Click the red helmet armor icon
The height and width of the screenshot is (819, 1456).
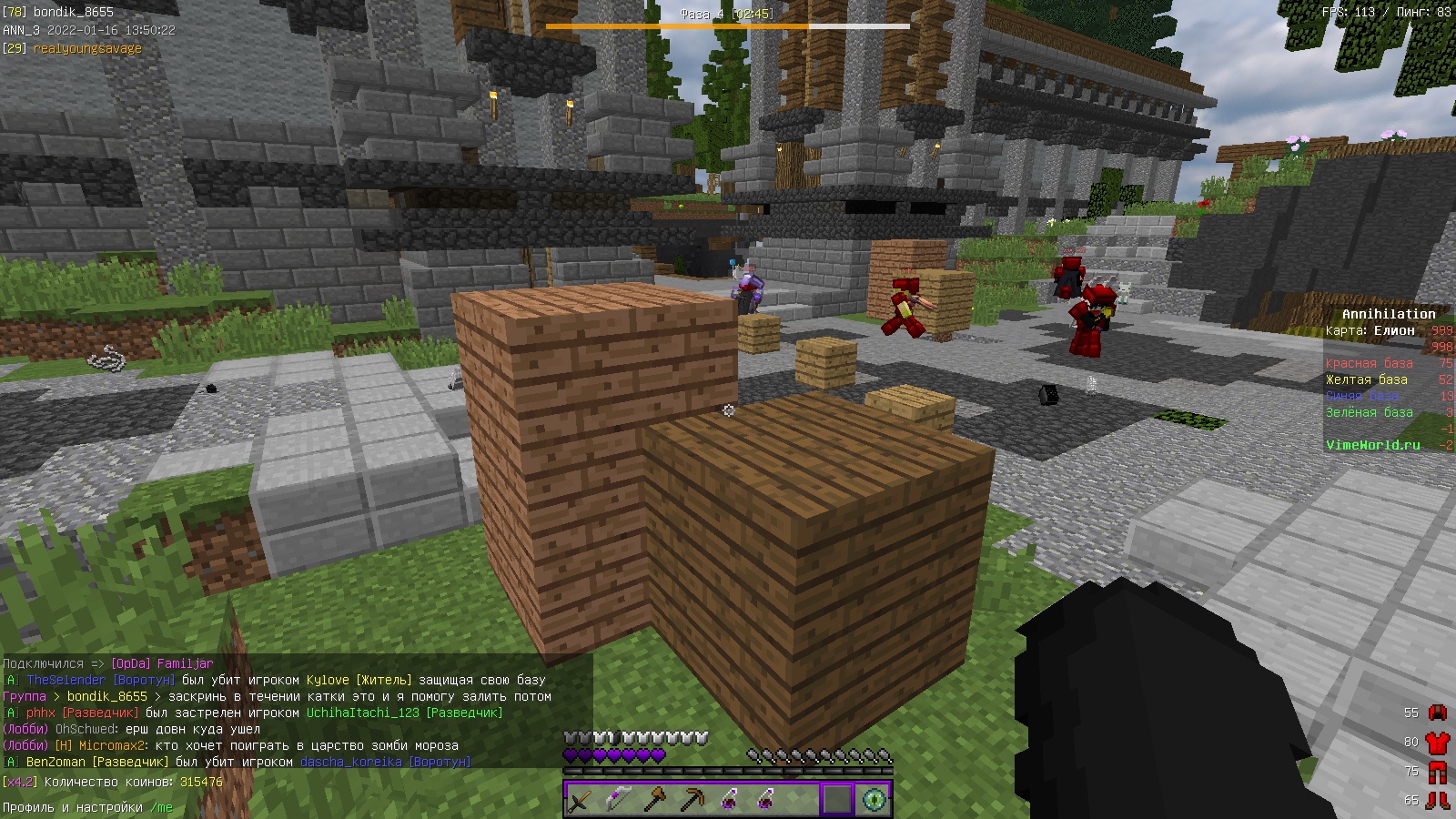click(1438, 713)
